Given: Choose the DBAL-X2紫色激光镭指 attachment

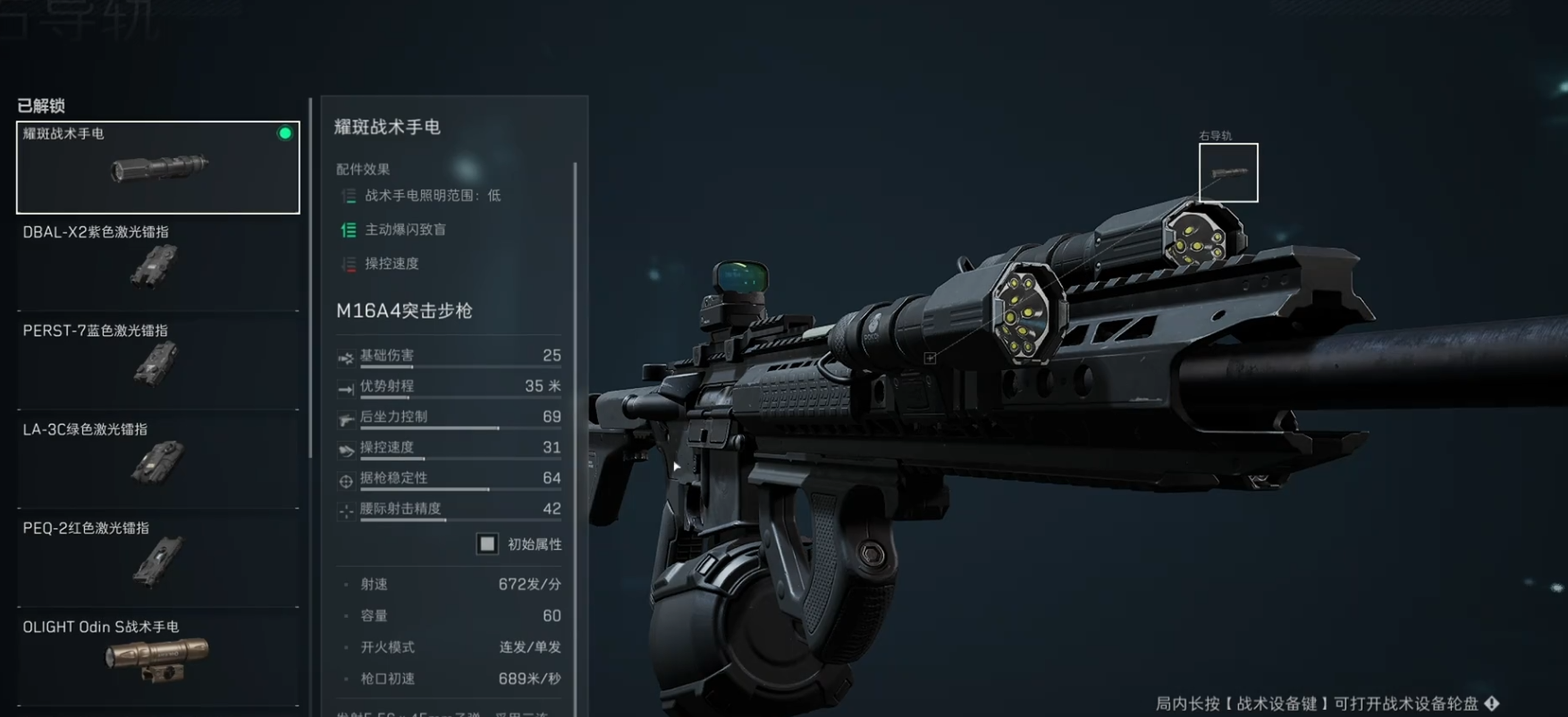Looking at the screenshot, I should pyautogui.click(x=158, y=266).
